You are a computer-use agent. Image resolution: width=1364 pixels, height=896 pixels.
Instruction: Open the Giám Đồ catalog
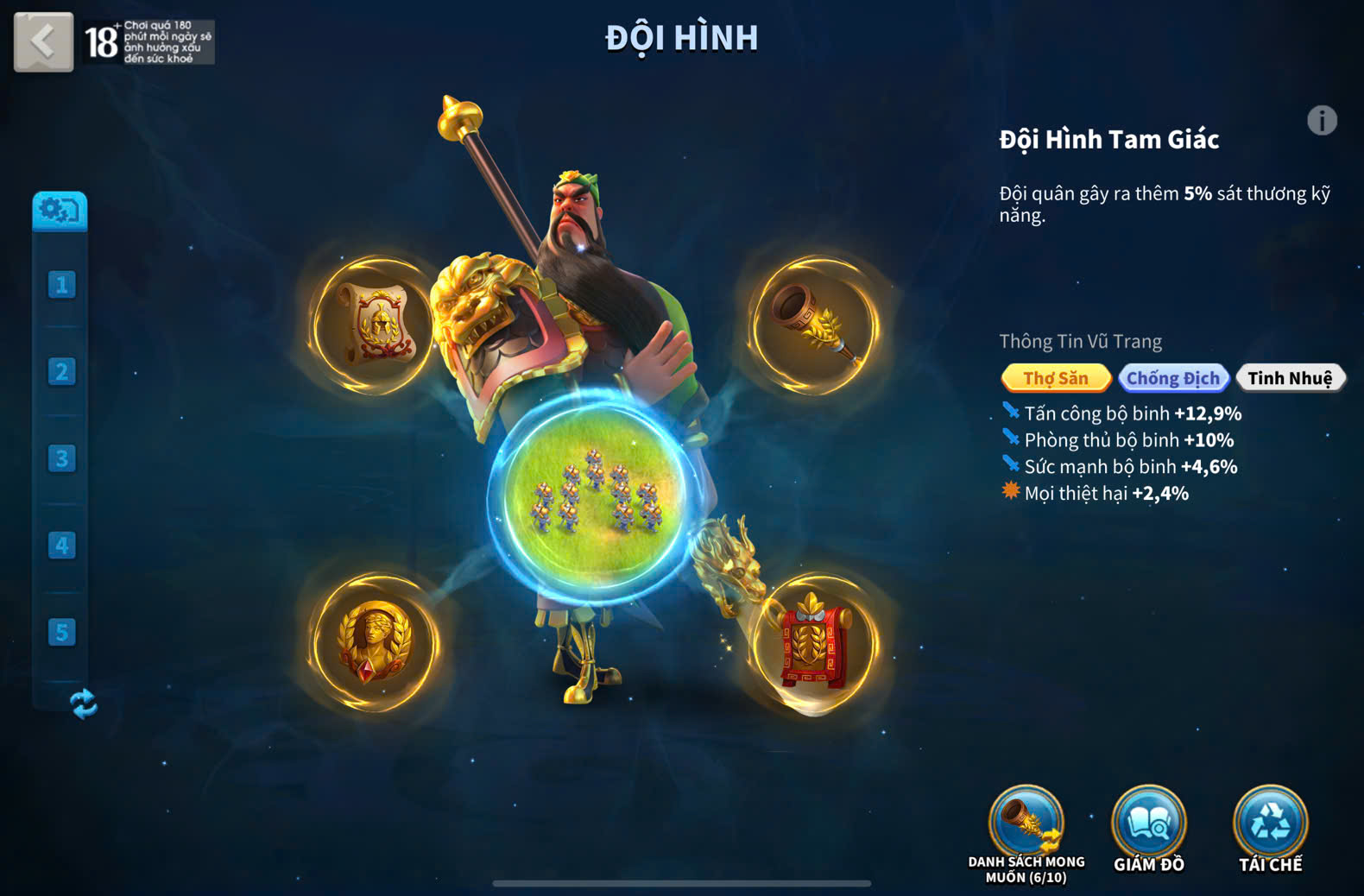1148,824
